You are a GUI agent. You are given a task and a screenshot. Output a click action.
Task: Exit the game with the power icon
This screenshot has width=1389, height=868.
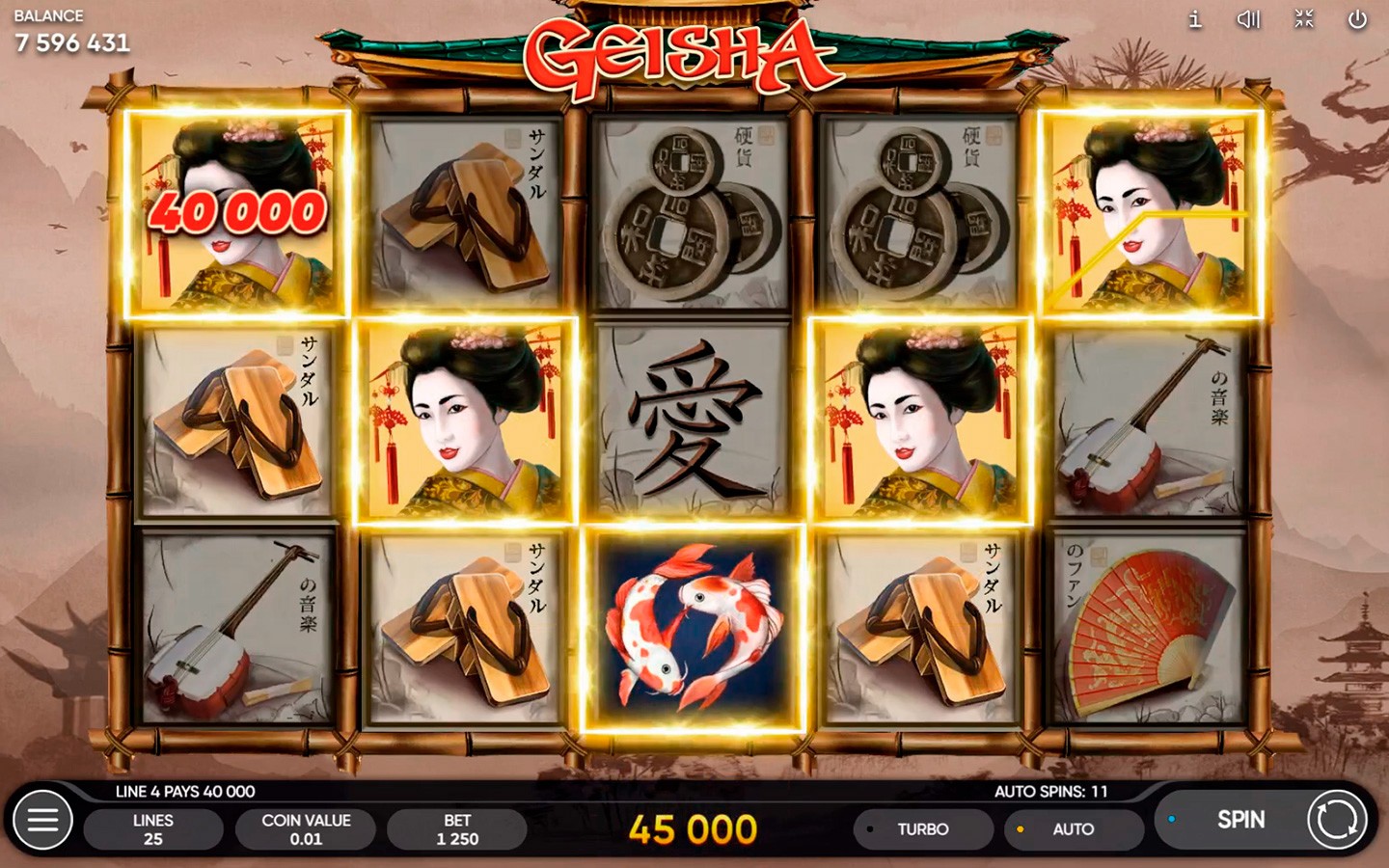1357,19
